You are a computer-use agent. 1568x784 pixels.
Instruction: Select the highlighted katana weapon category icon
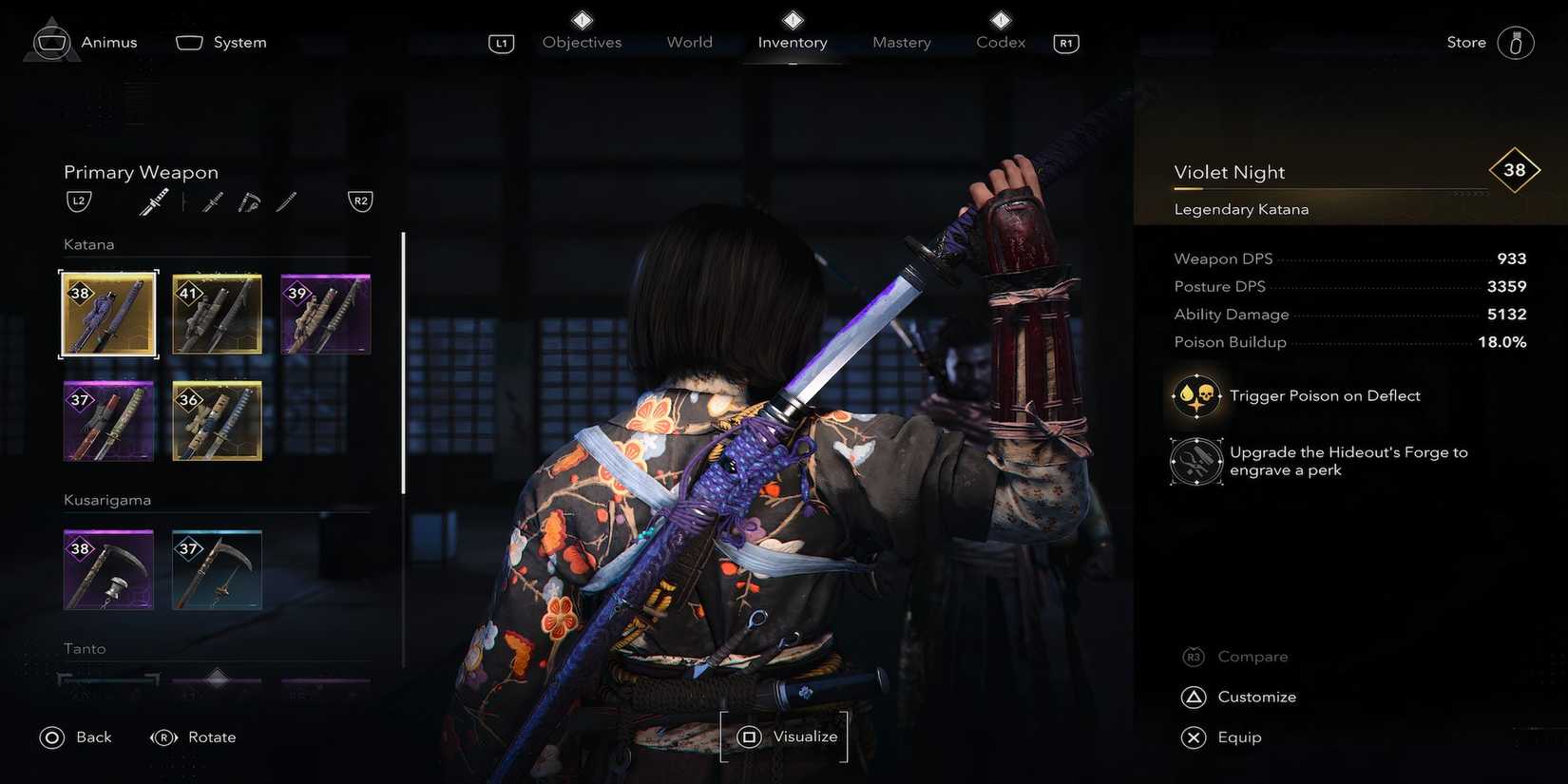[154, 201]
